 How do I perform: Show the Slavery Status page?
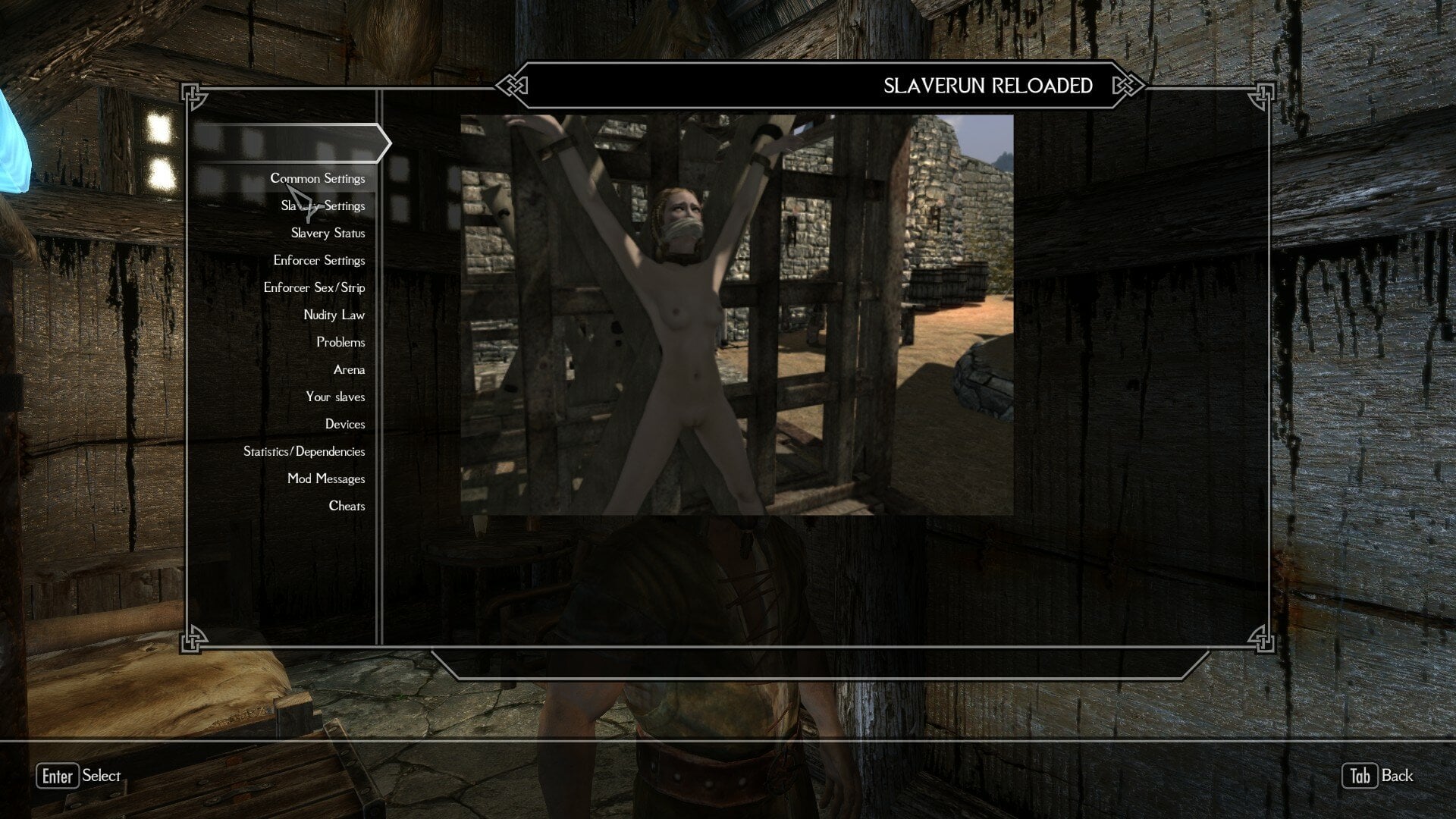click(328, 233)
